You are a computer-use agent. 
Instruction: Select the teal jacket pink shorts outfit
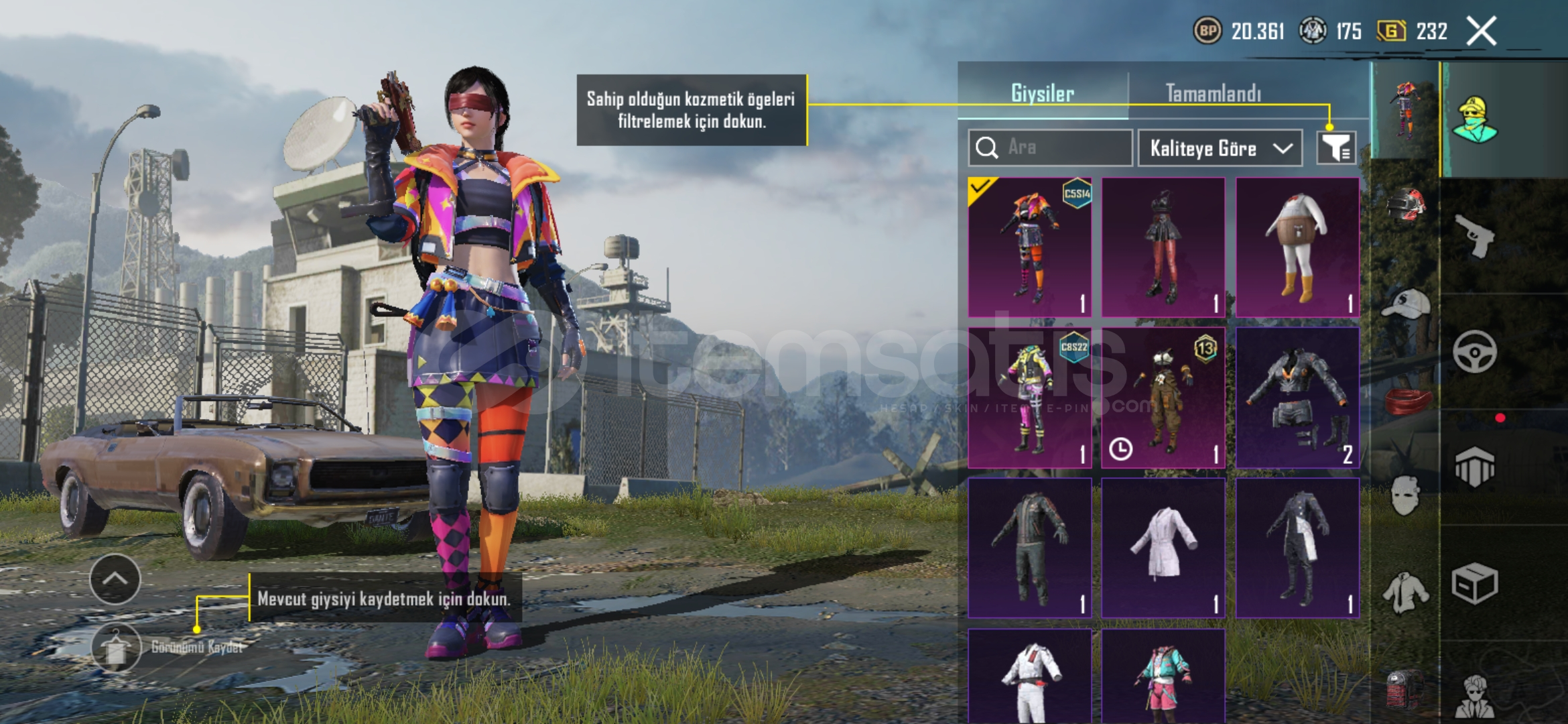tap(1163, 677)
